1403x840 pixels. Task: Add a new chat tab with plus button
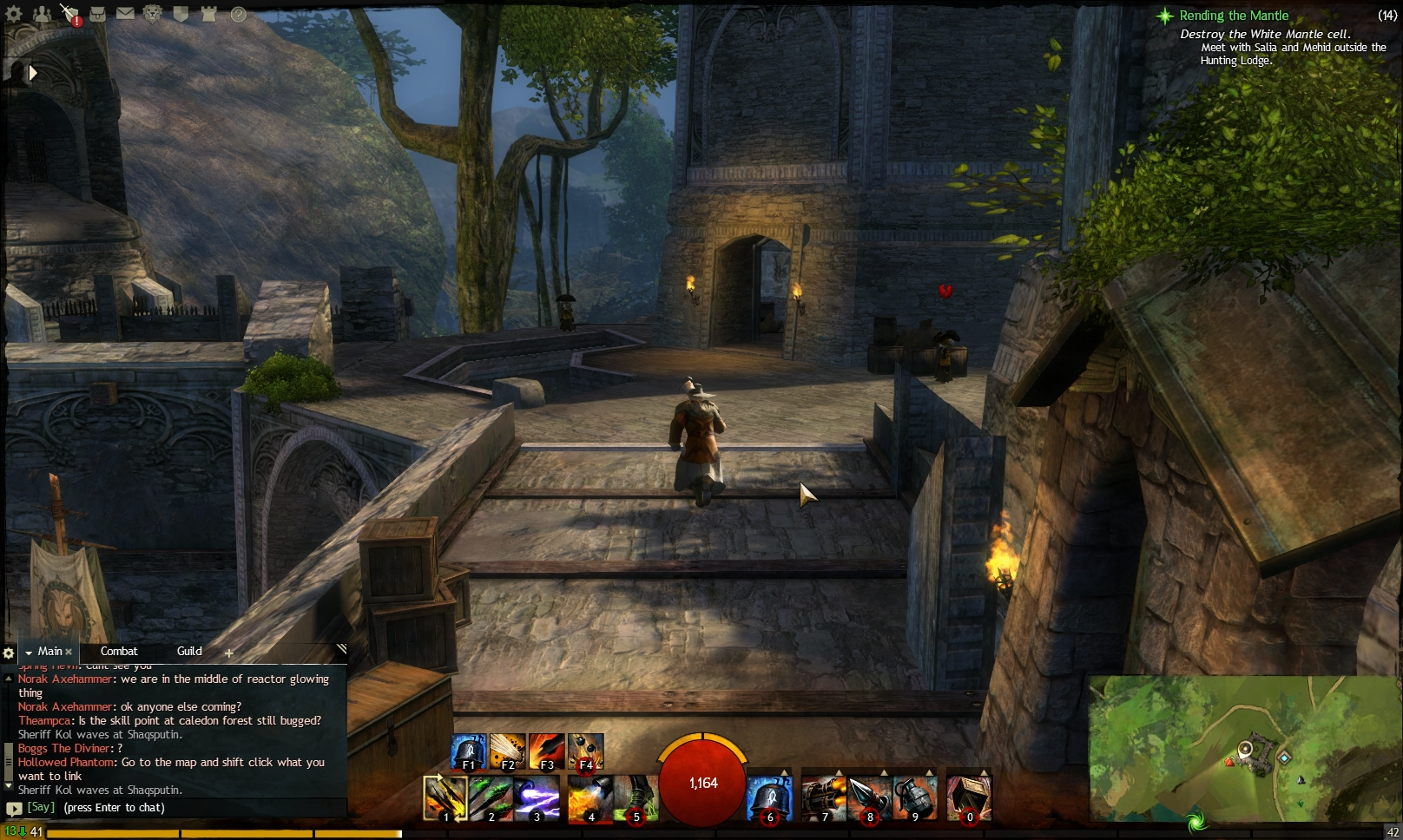tap(228, 652)
